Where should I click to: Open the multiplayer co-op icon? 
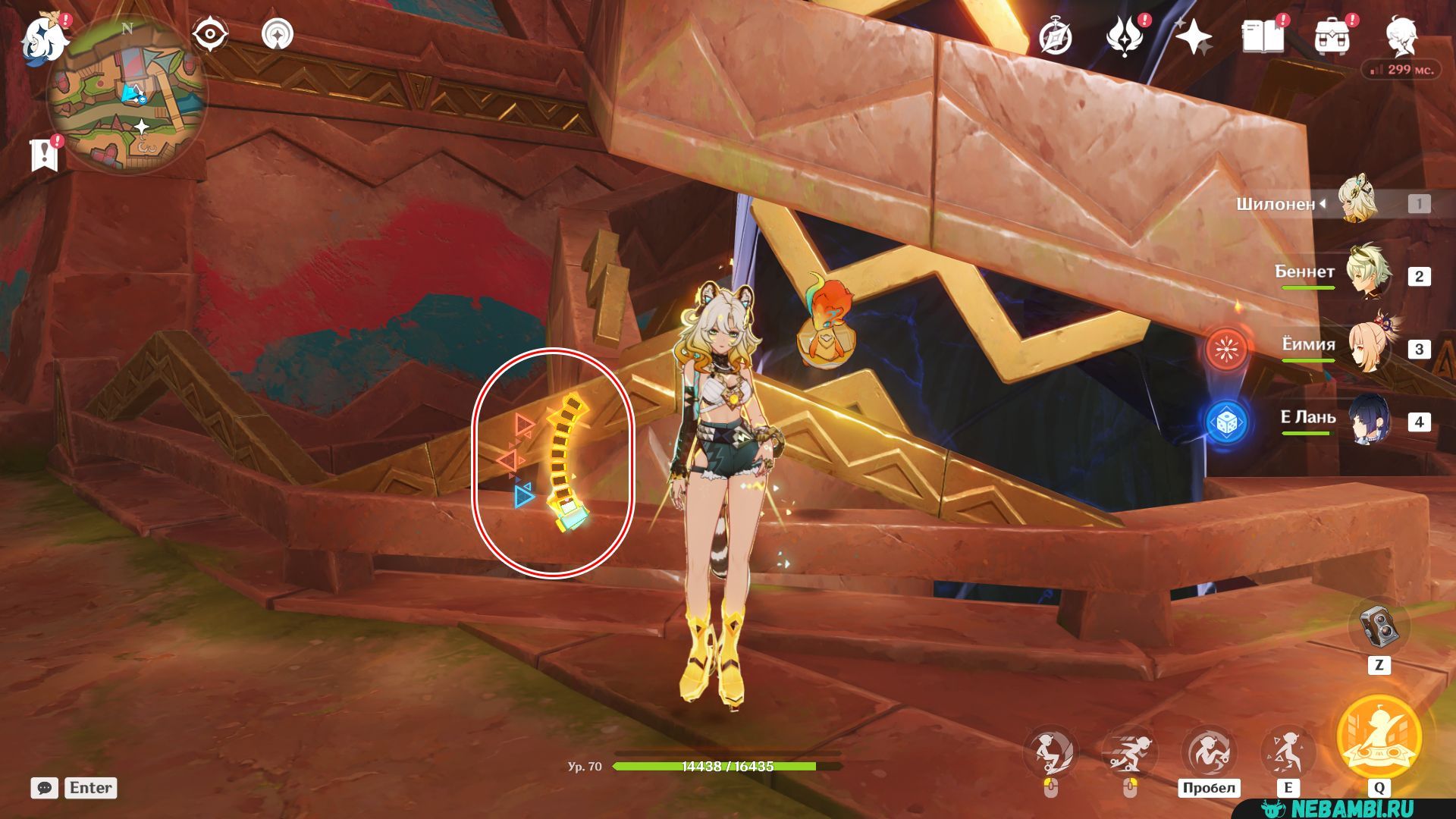278,35
